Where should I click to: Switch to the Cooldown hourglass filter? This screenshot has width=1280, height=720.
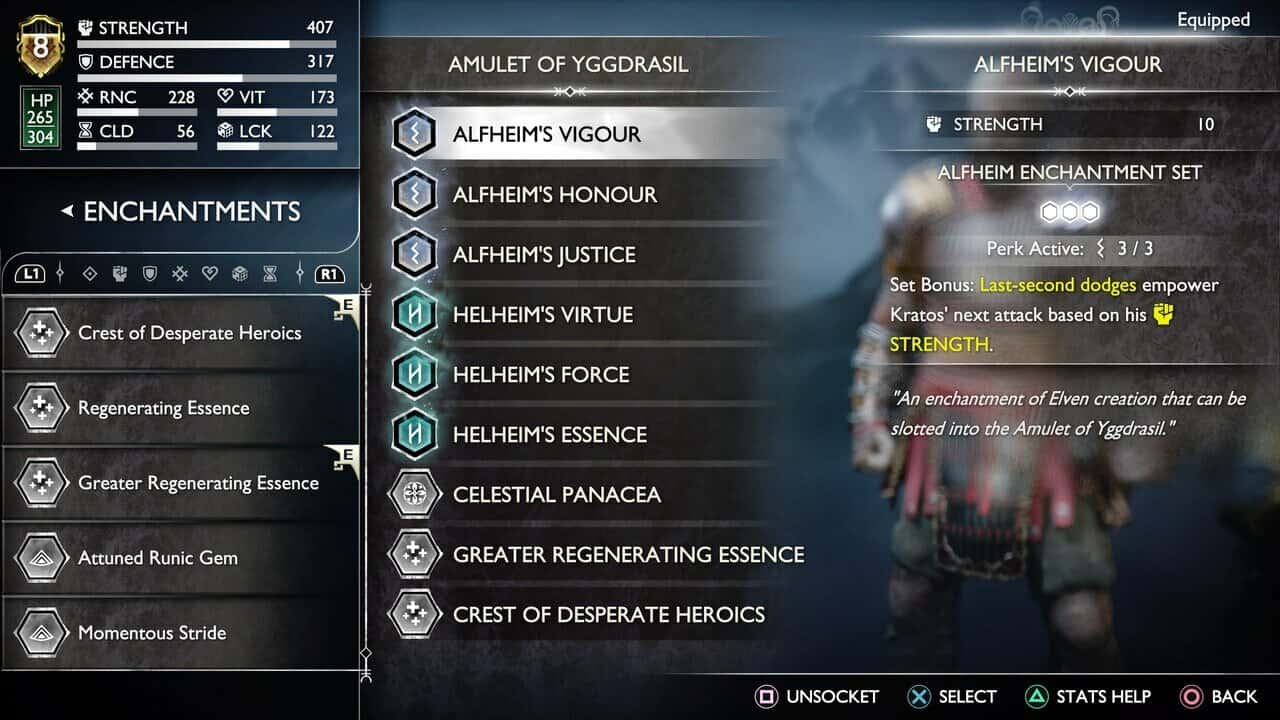tap(270, 273)
